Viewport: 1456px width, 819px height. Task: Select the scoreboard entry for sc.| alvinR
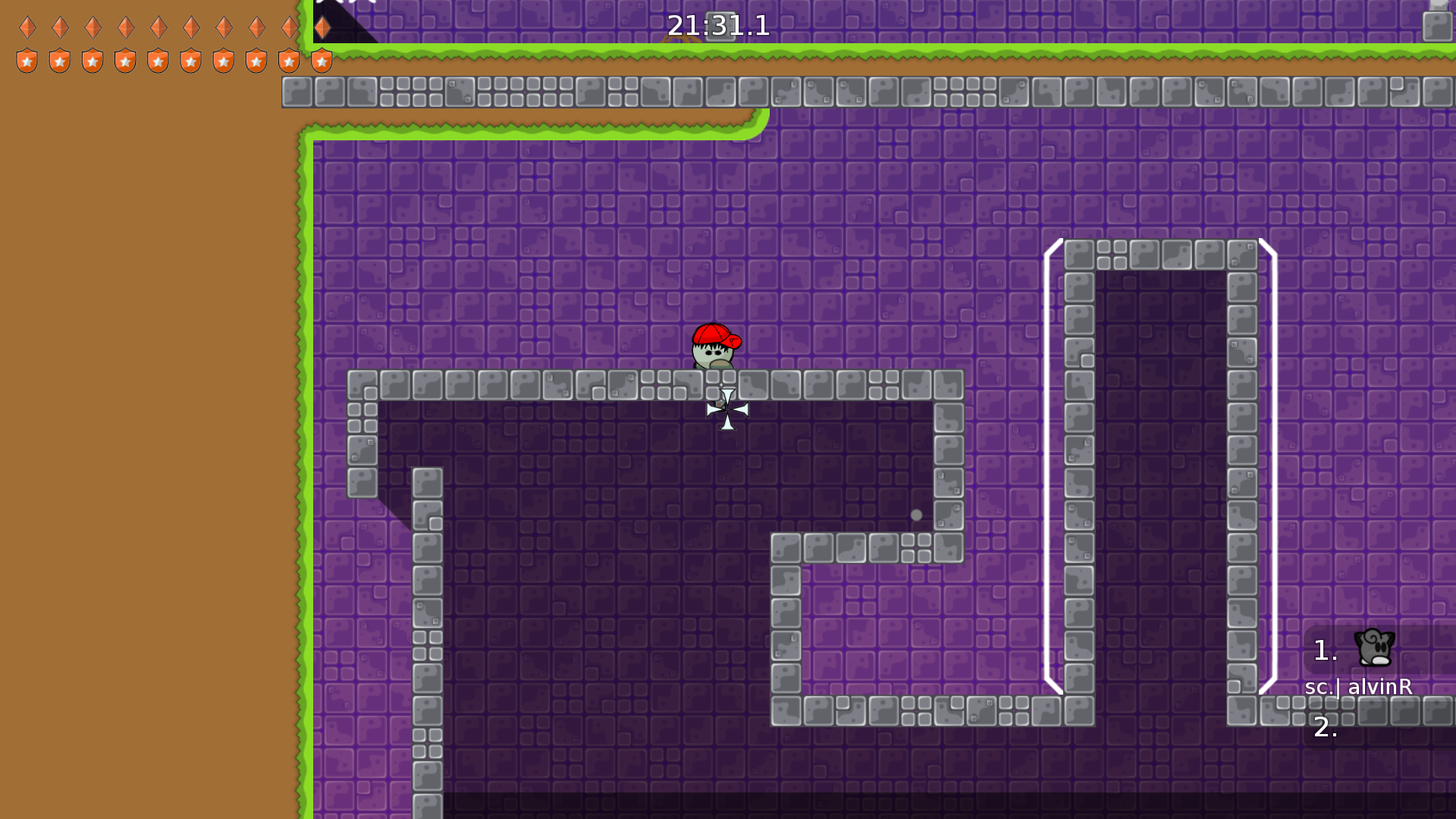pos(1357,688)
